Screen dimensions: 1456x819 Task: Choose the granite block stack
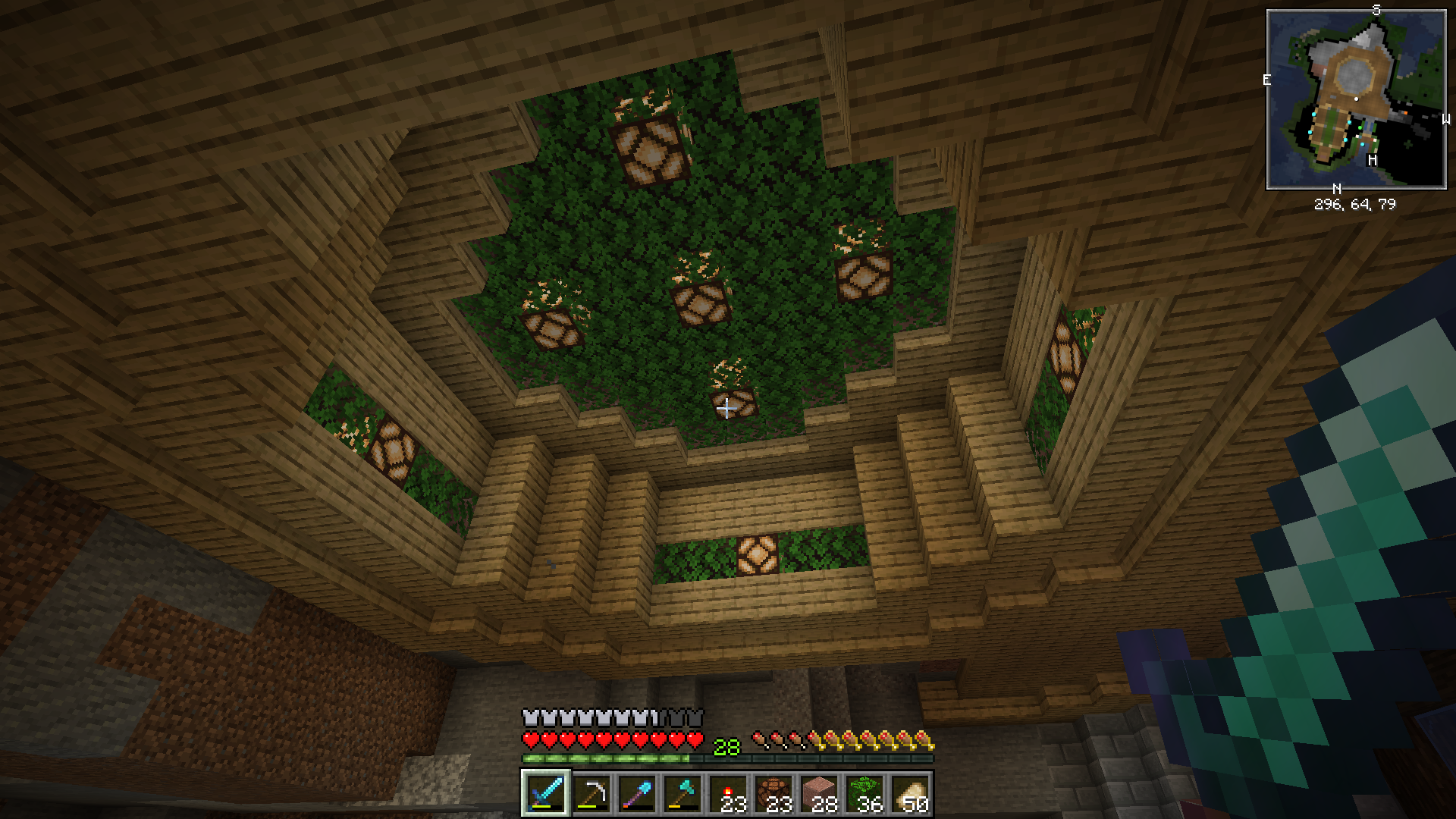click(819, 794)
